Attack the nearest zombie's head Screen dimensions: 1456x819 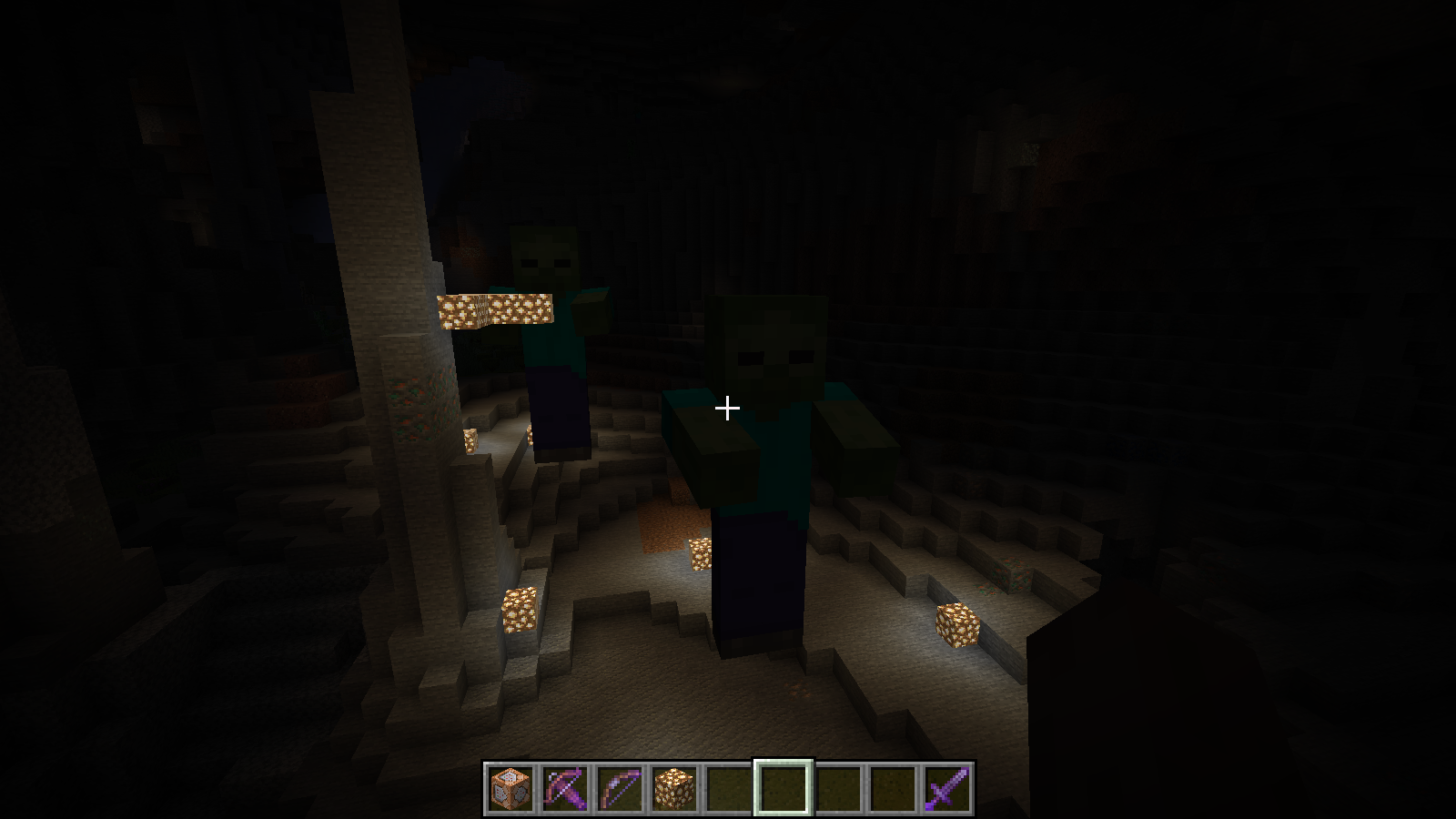pos(769,346)
